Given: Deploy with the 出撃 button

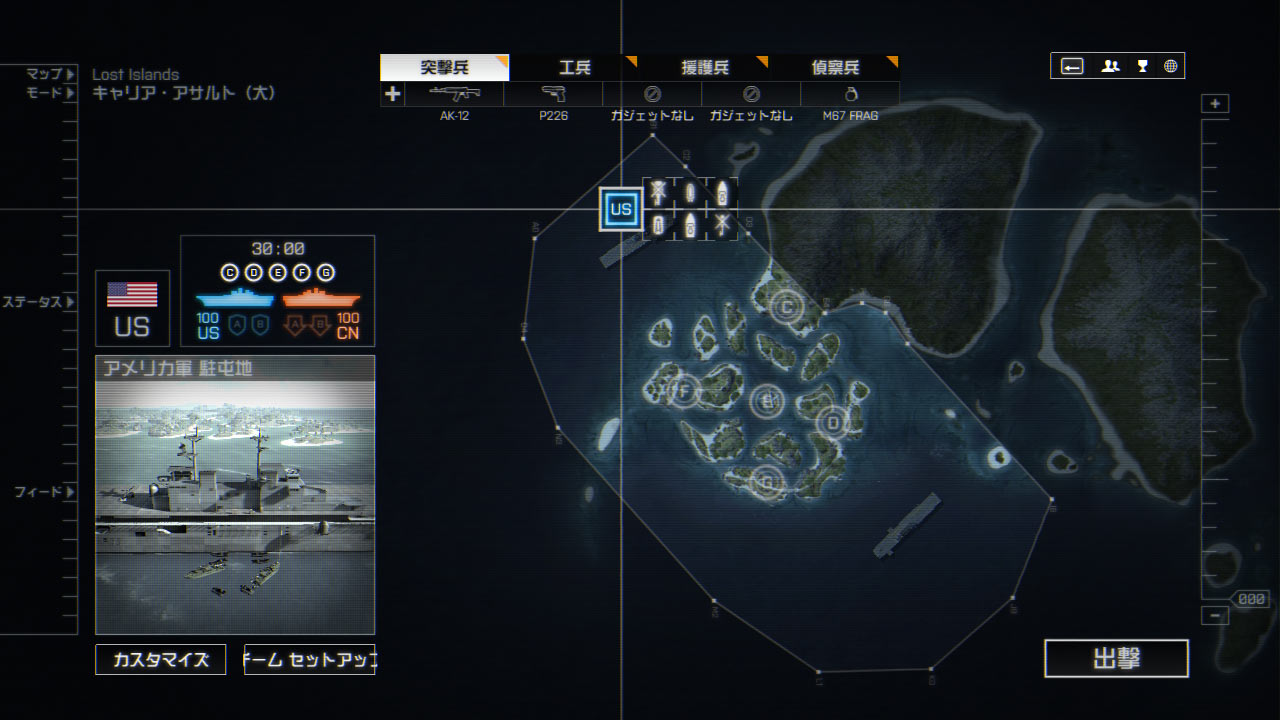Looking at the screenshot, I should point(1116,659).
